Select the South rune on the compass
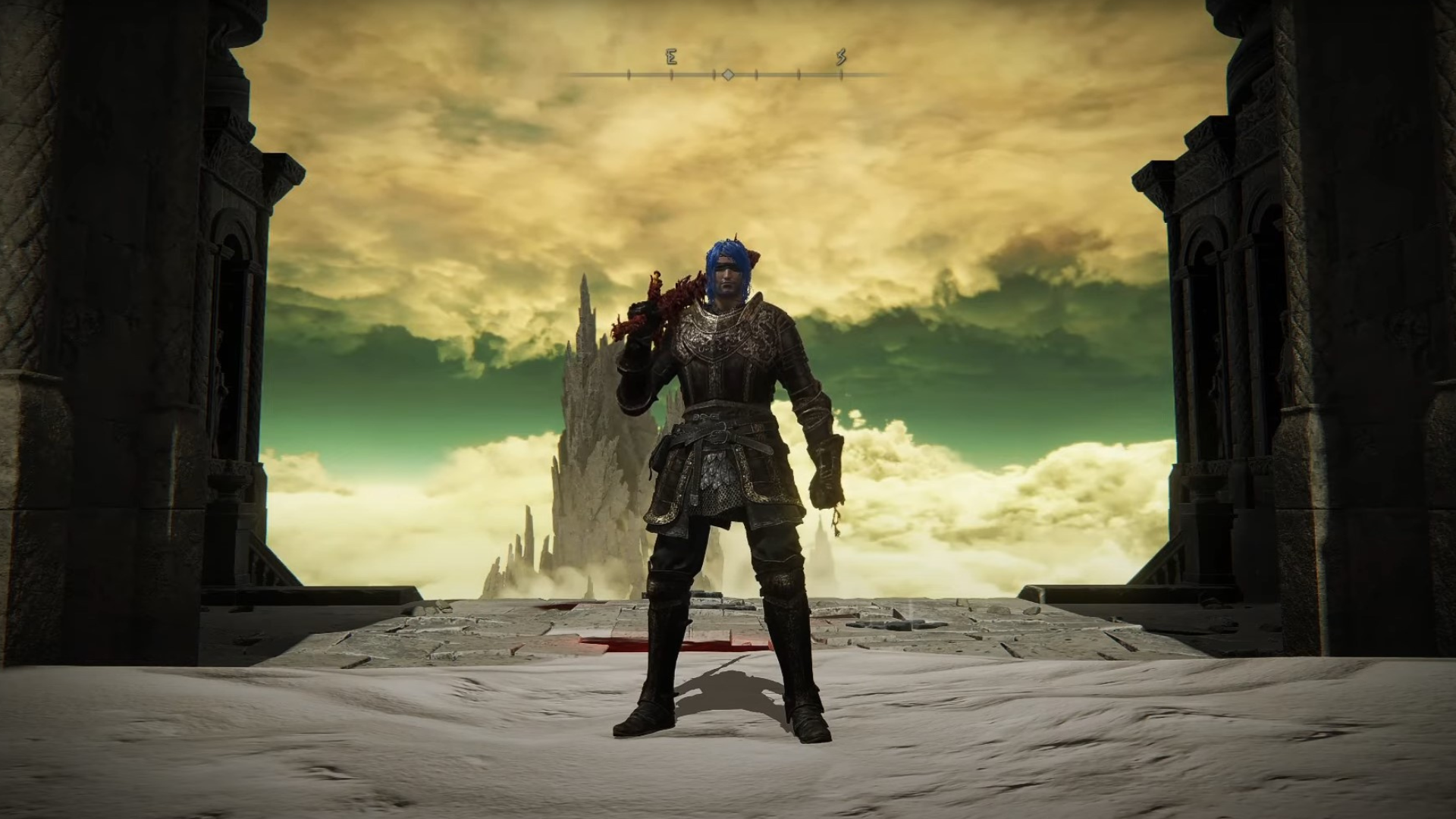 841,58
